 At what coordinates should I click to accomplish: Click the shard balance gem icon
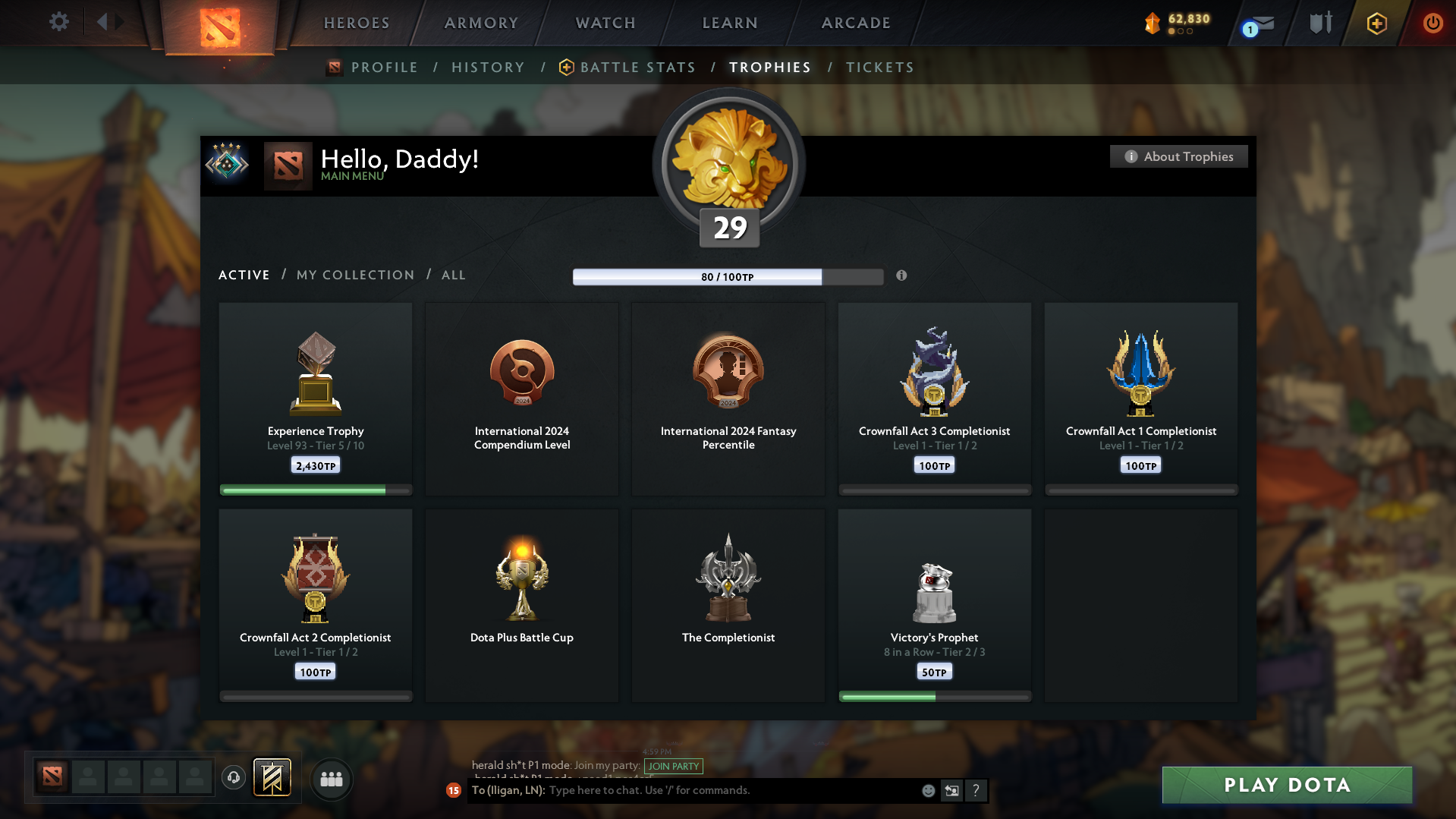[x=1153, y=24]
